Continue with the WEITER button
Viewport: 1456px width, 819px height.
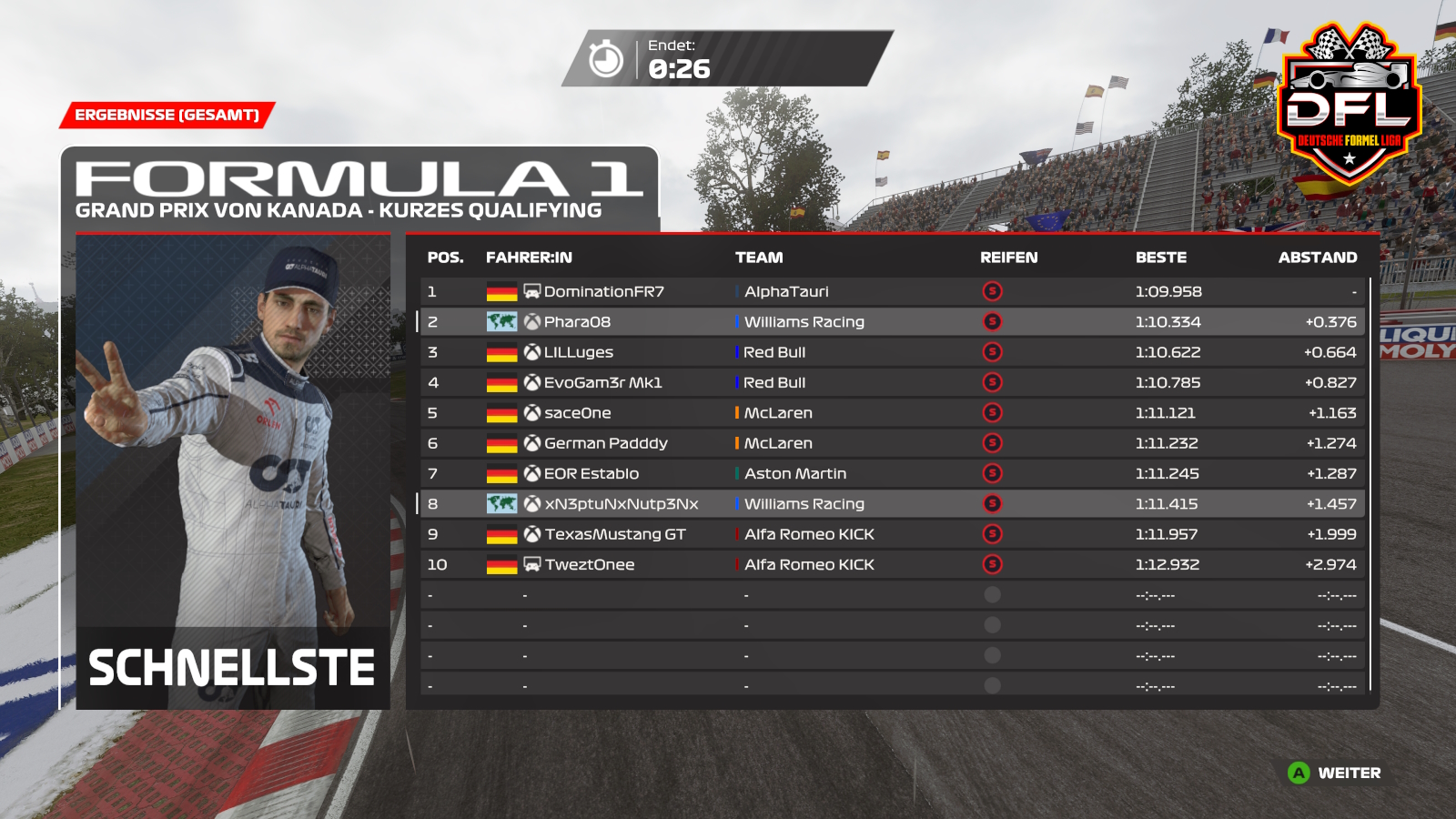[x=1335, y=773]
